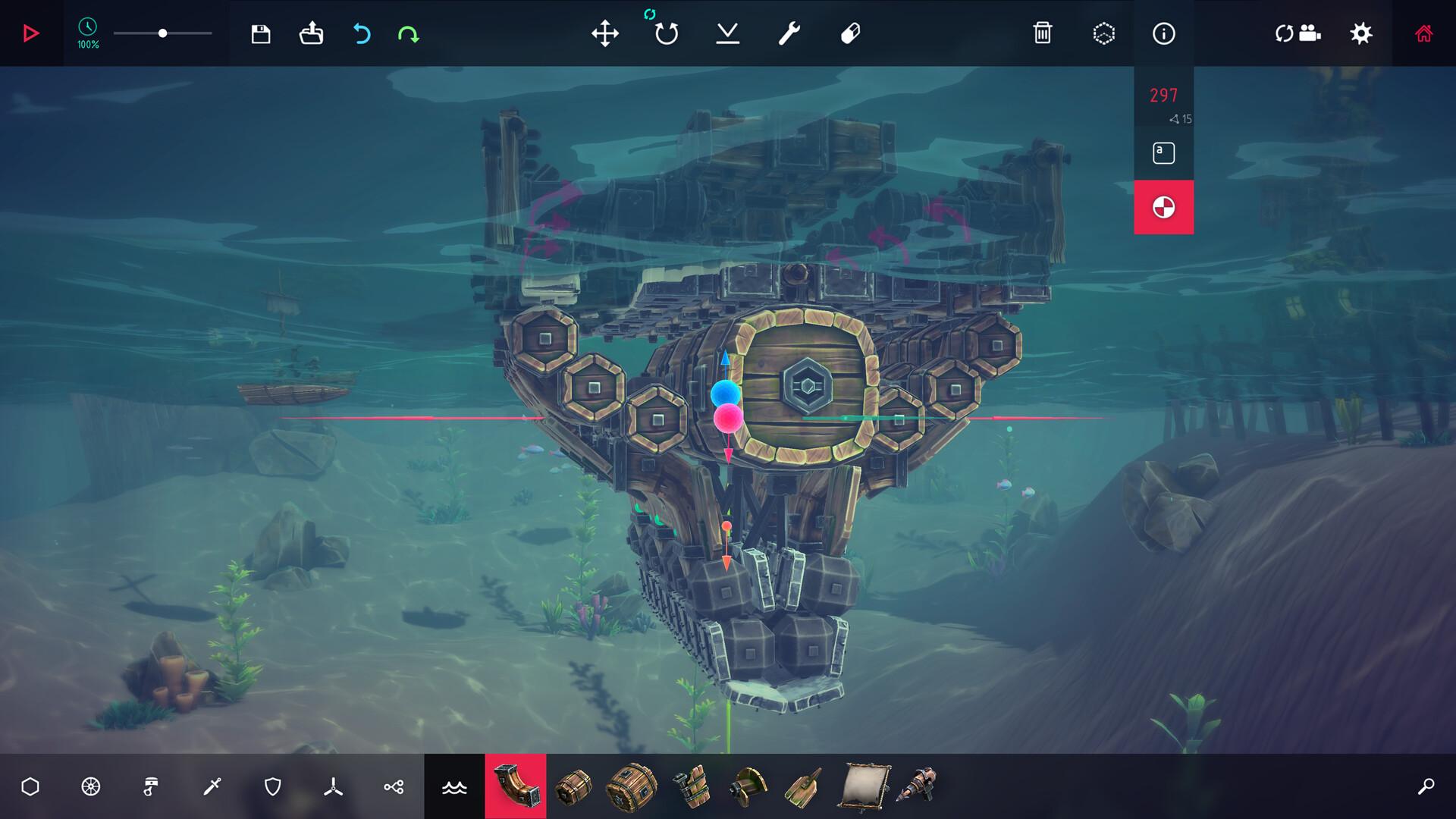Delete the whole machine via trash icon
Screen dimensions: 1456x819
(1044, 33)
